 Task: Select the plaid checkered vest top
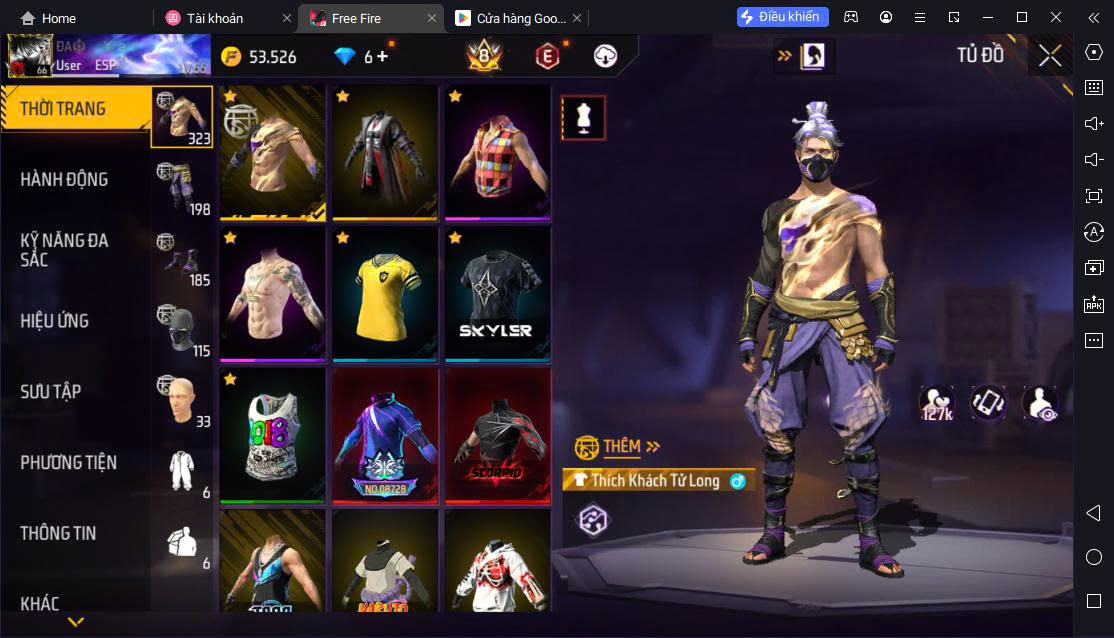(497, 152)
